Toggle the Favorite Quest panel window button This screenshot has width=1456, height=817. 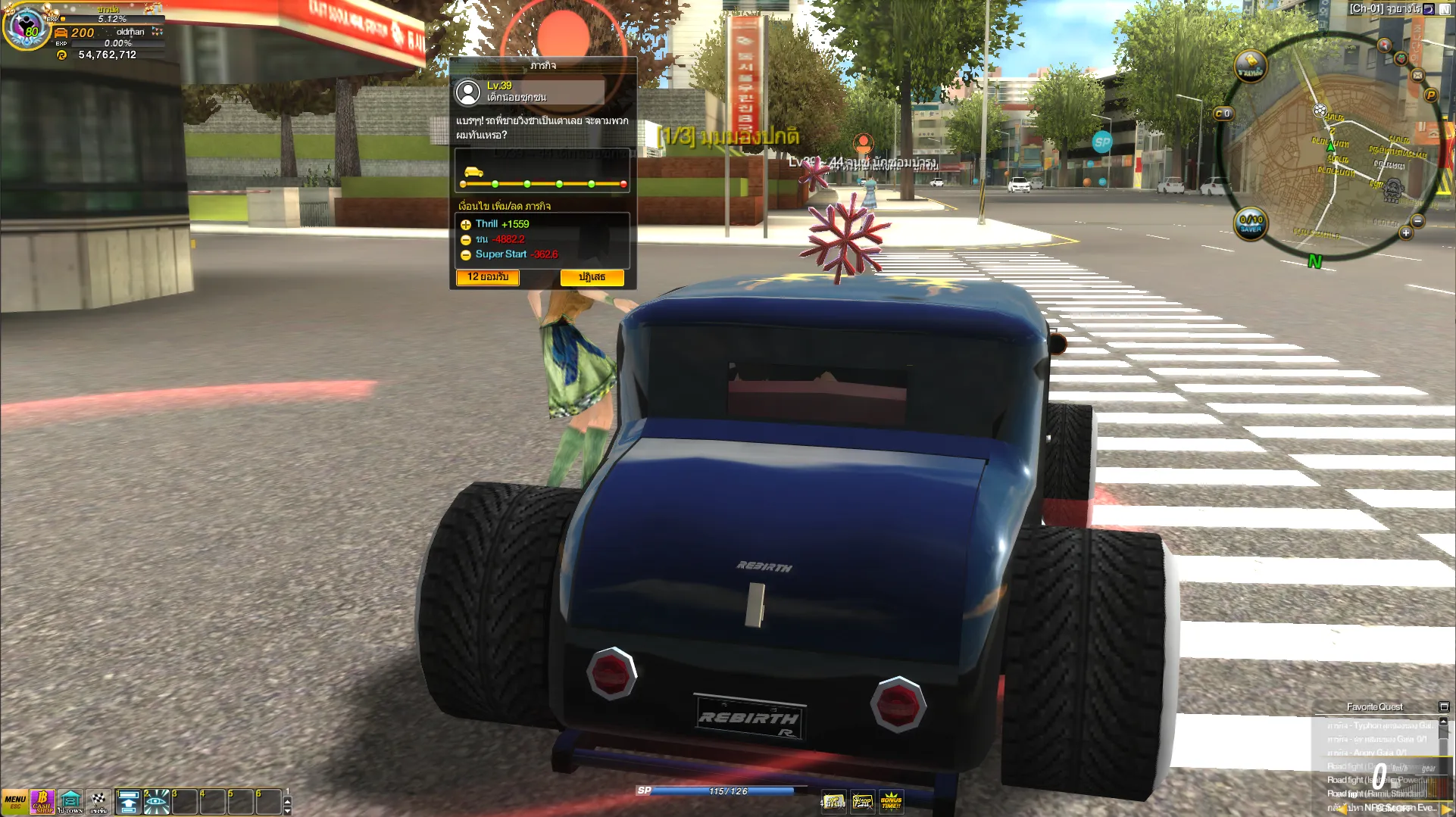[1443, 706]
